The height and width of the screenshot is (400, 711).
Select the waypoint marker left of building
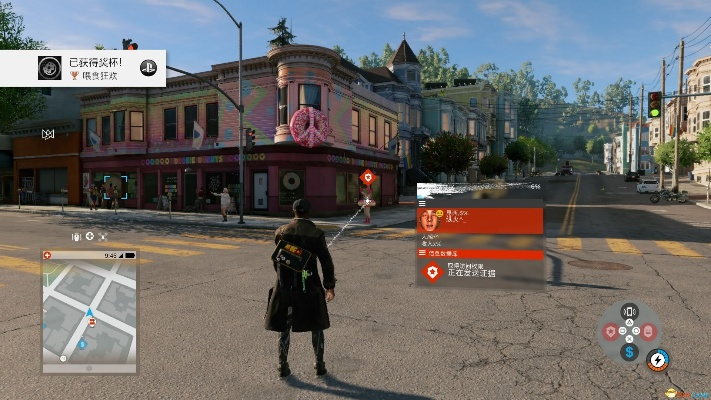coord(47,134)
